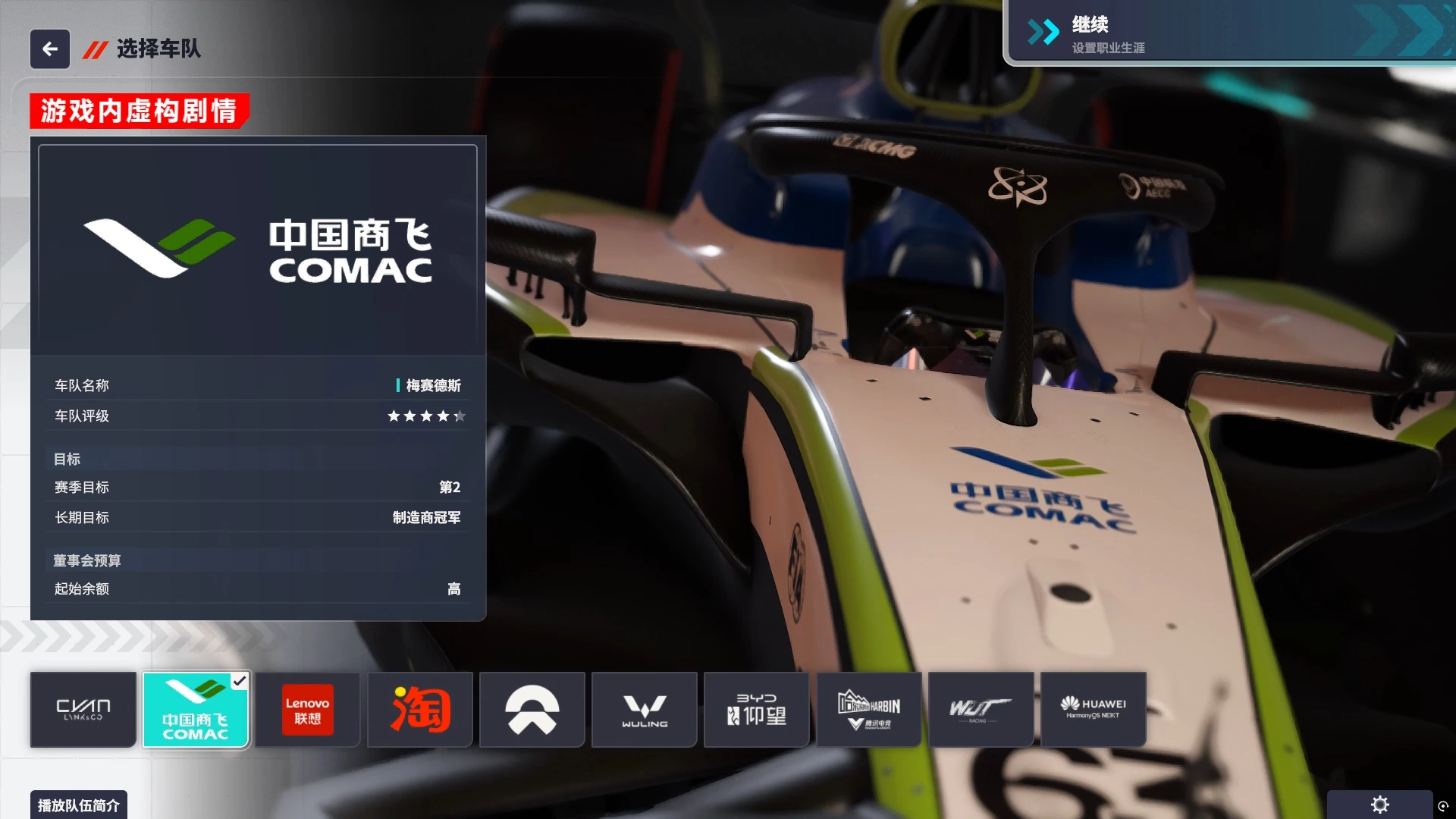Screen dimensions: 1456x819
Task: Choose the Harbin team tile
Action: pos(869,710)
